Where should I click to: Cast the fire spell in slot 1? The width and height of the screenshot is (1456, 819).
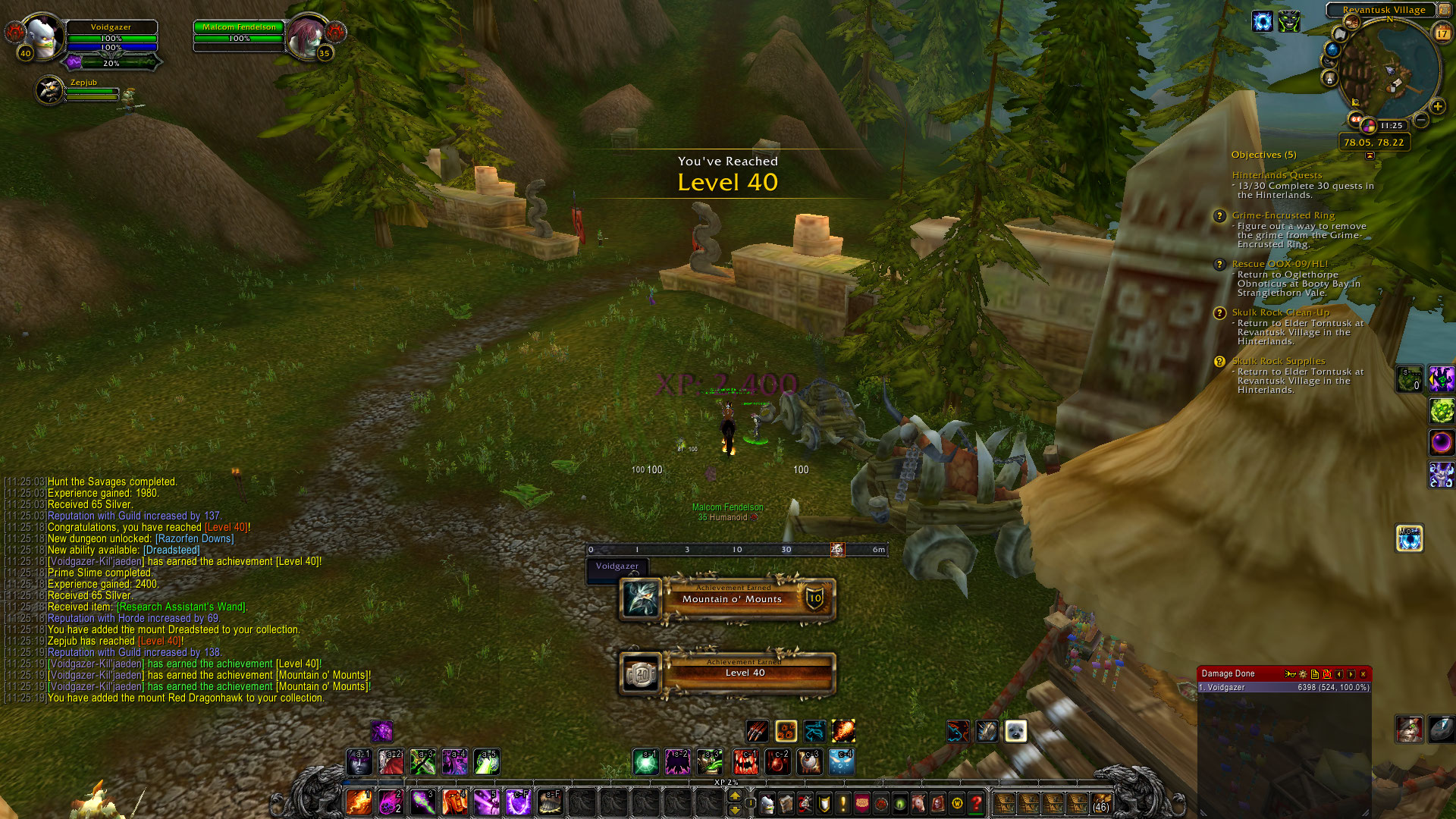tap(359, 802)
